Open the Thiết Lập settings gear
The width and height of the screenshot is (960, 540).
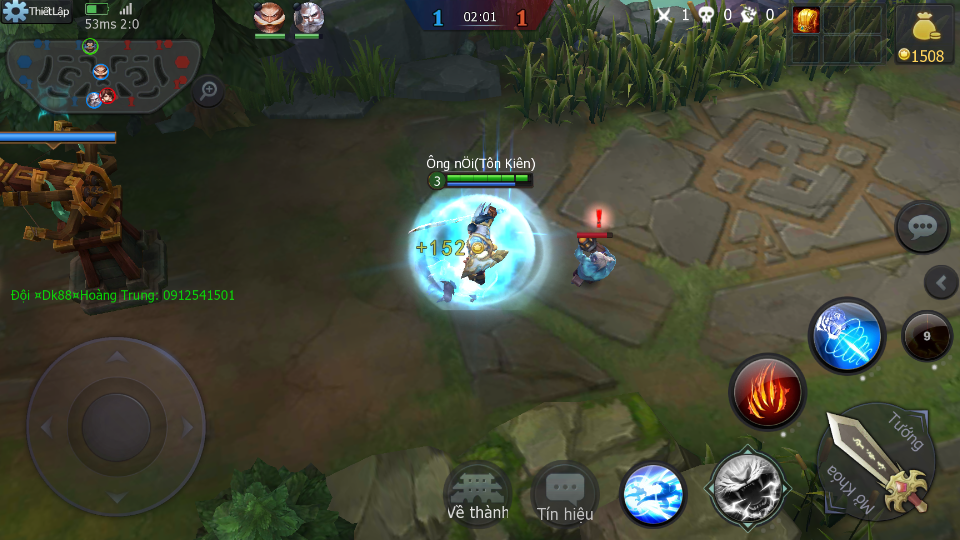(17, 12)
